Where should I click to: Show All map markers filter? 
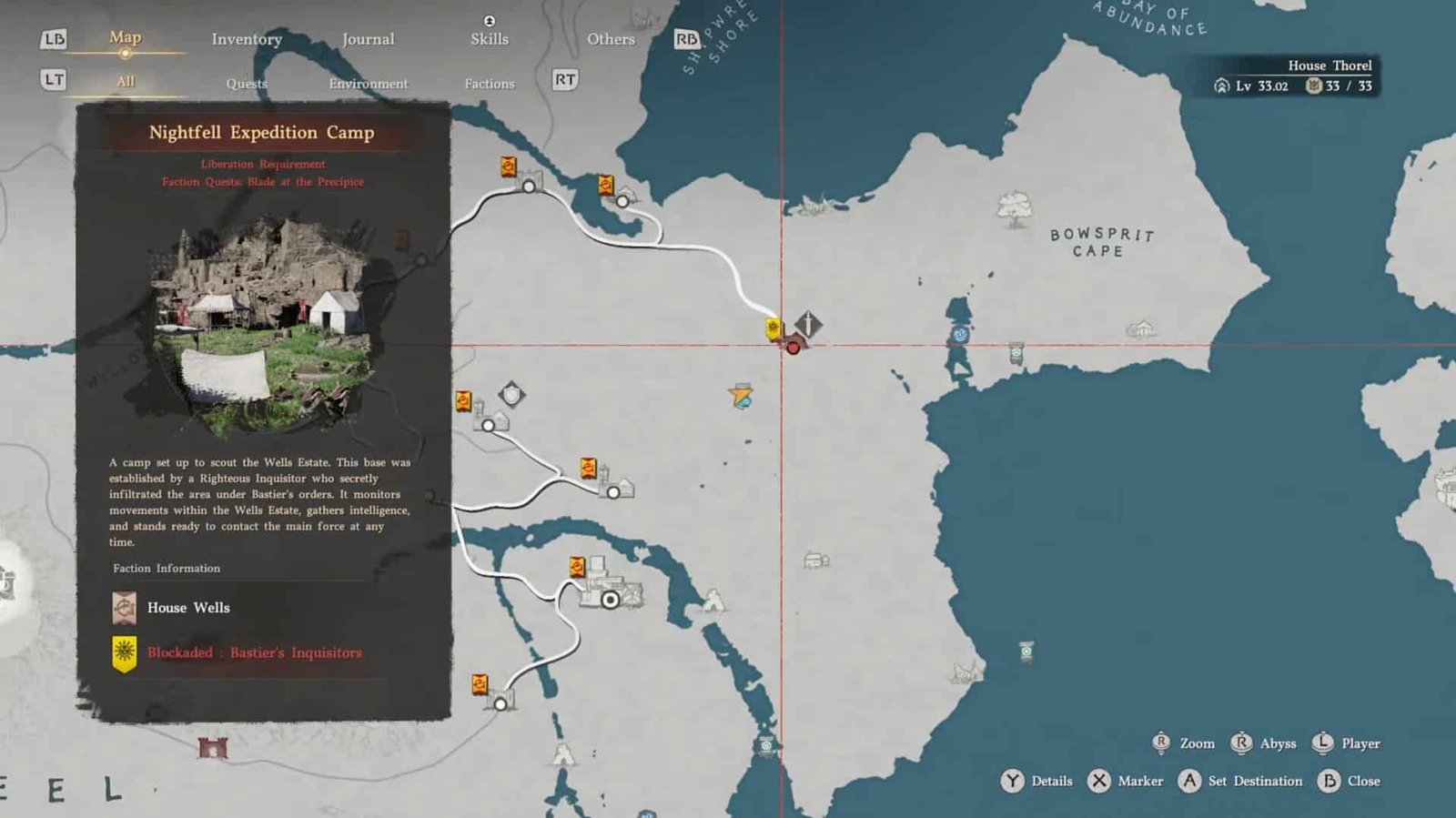coord(126,81)
